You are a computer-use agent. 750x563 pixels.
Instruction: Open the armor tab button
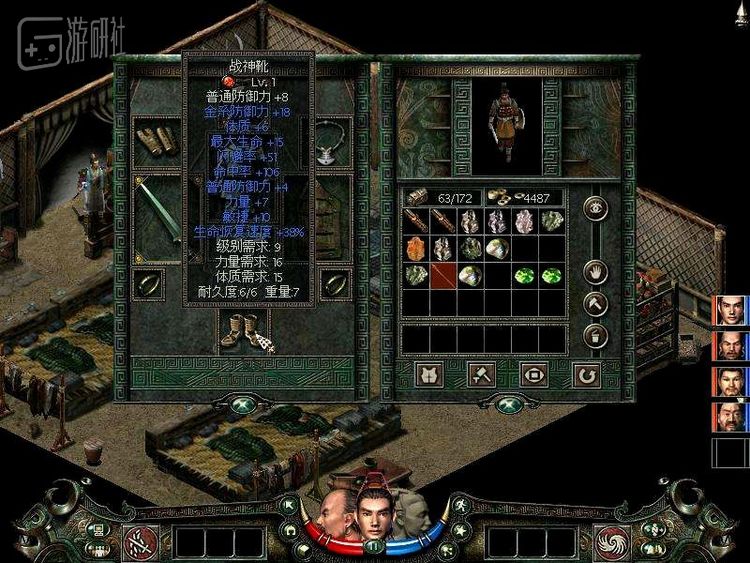point(430,375)
